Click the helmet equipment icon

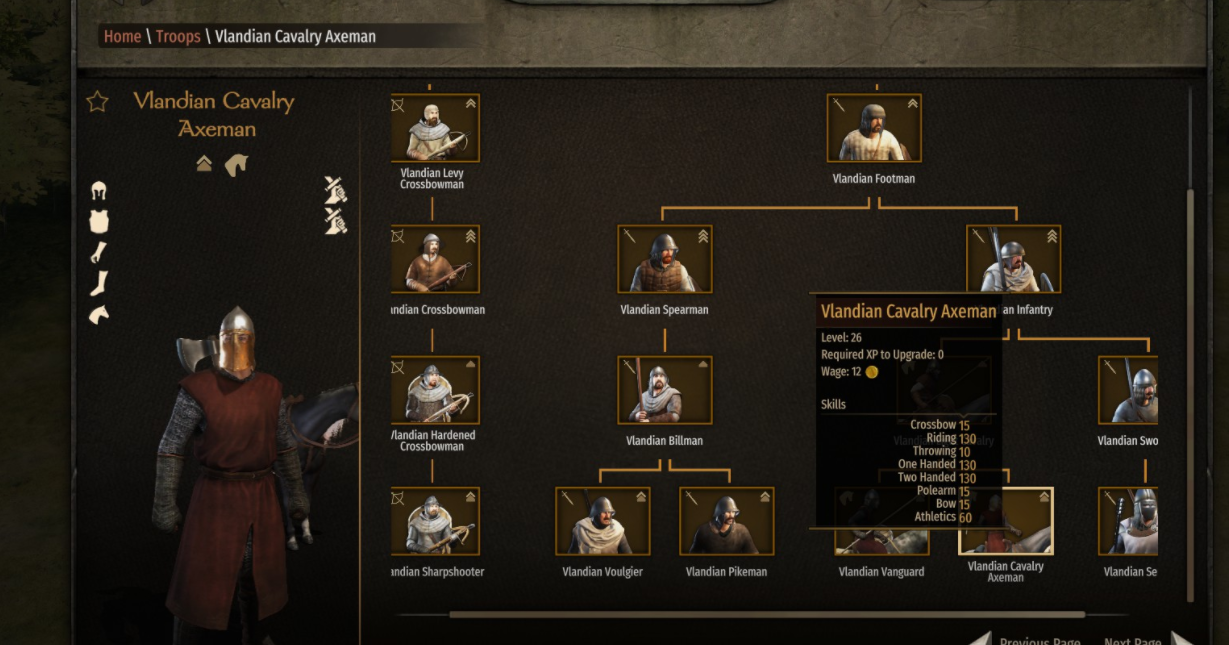[98, 191]
